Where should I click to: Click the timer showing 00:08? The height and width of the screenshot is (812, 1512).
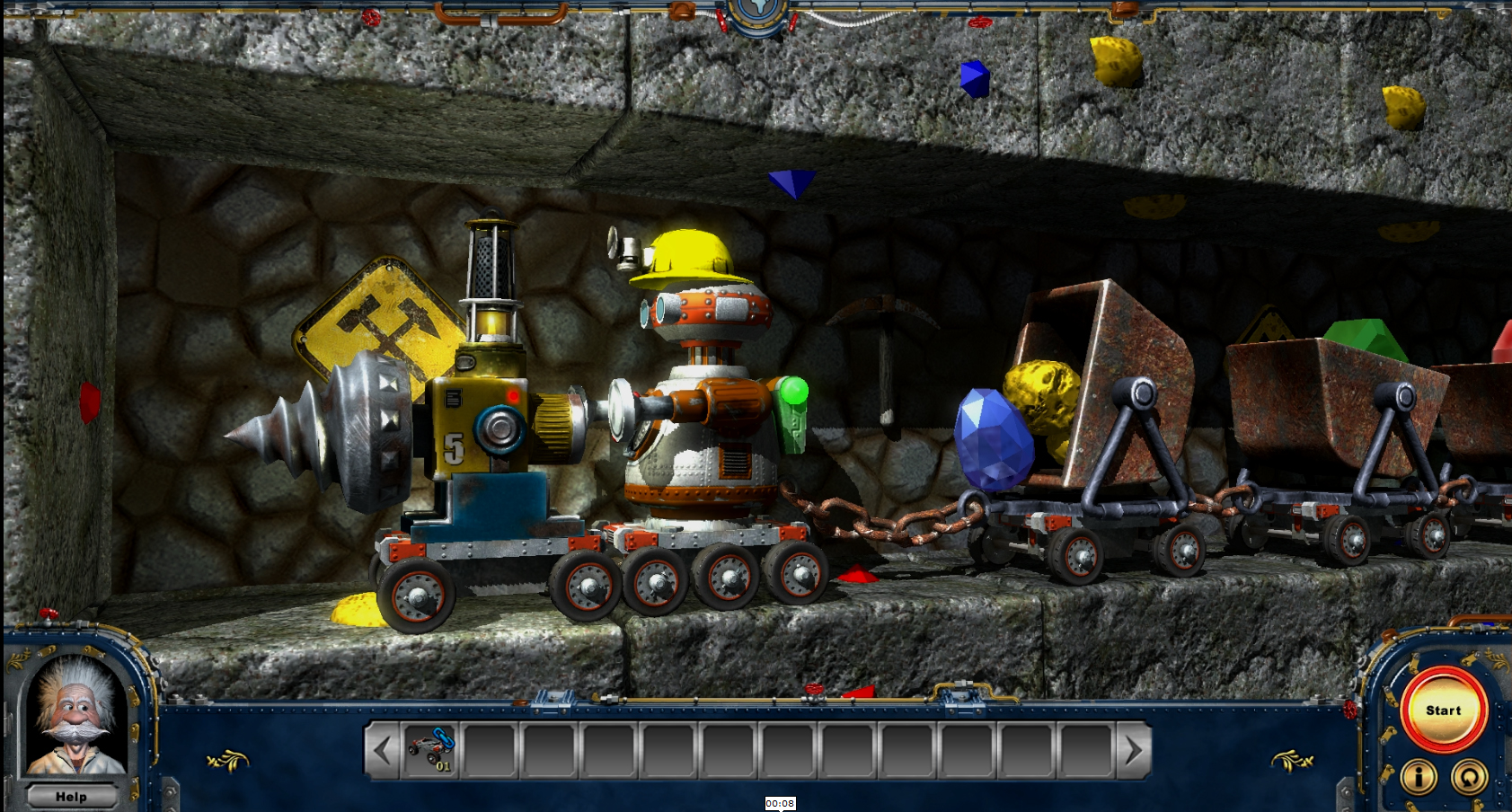coord(780,805)
